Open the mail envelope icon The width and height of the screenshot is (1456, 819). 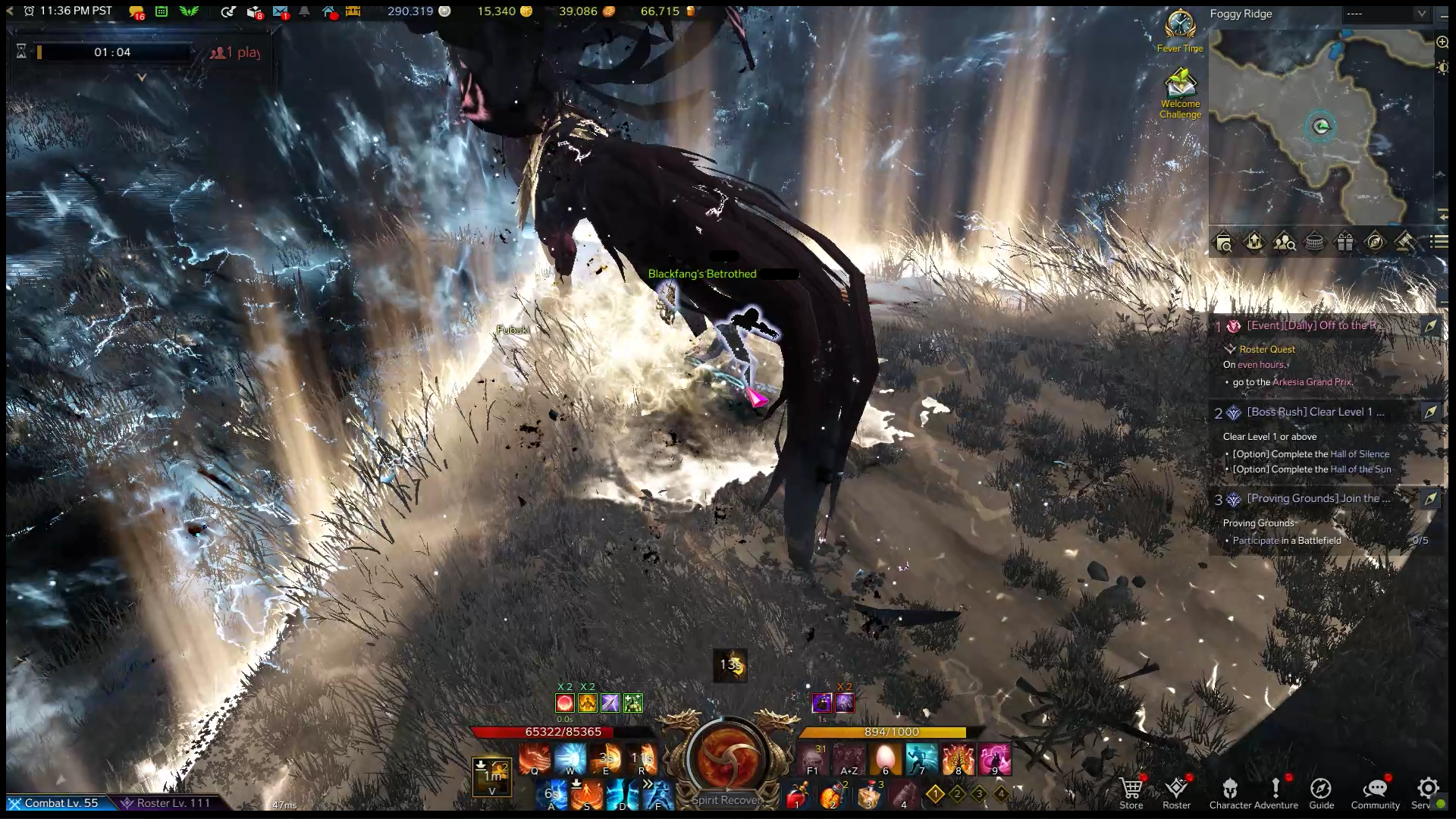coord(280,11)
